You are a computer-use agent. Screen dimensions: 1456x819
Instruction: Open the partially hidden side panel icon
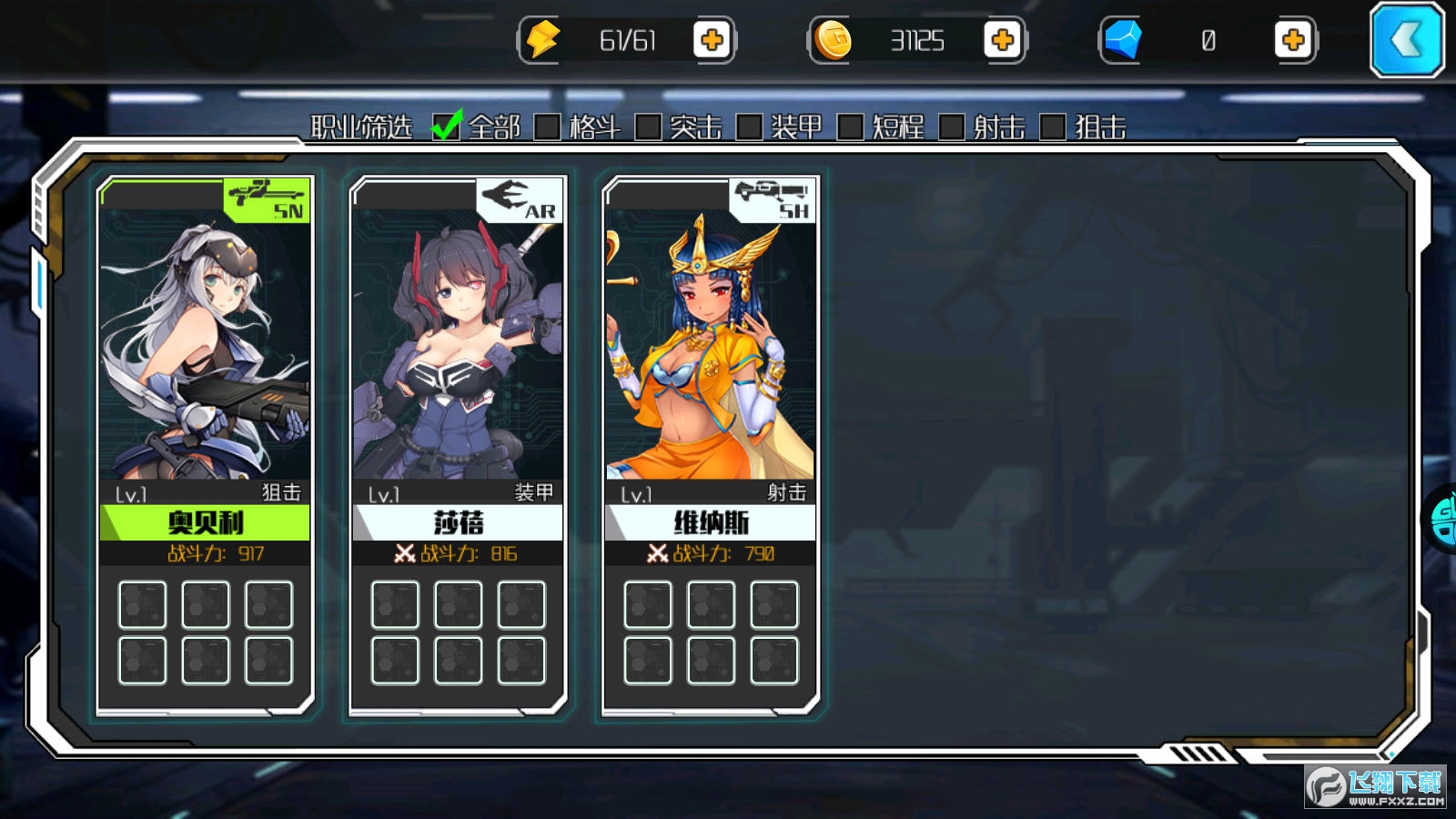(1441, 519)
